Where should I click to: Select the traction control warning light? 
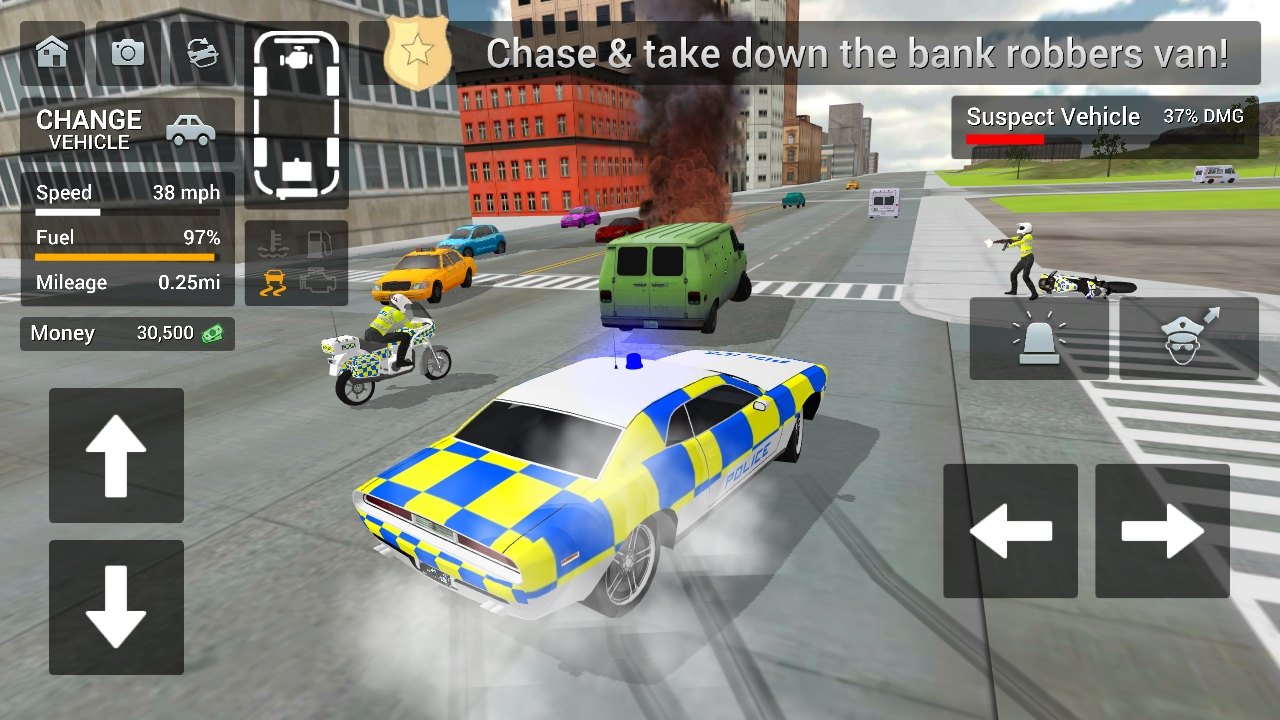click(272, 283)
